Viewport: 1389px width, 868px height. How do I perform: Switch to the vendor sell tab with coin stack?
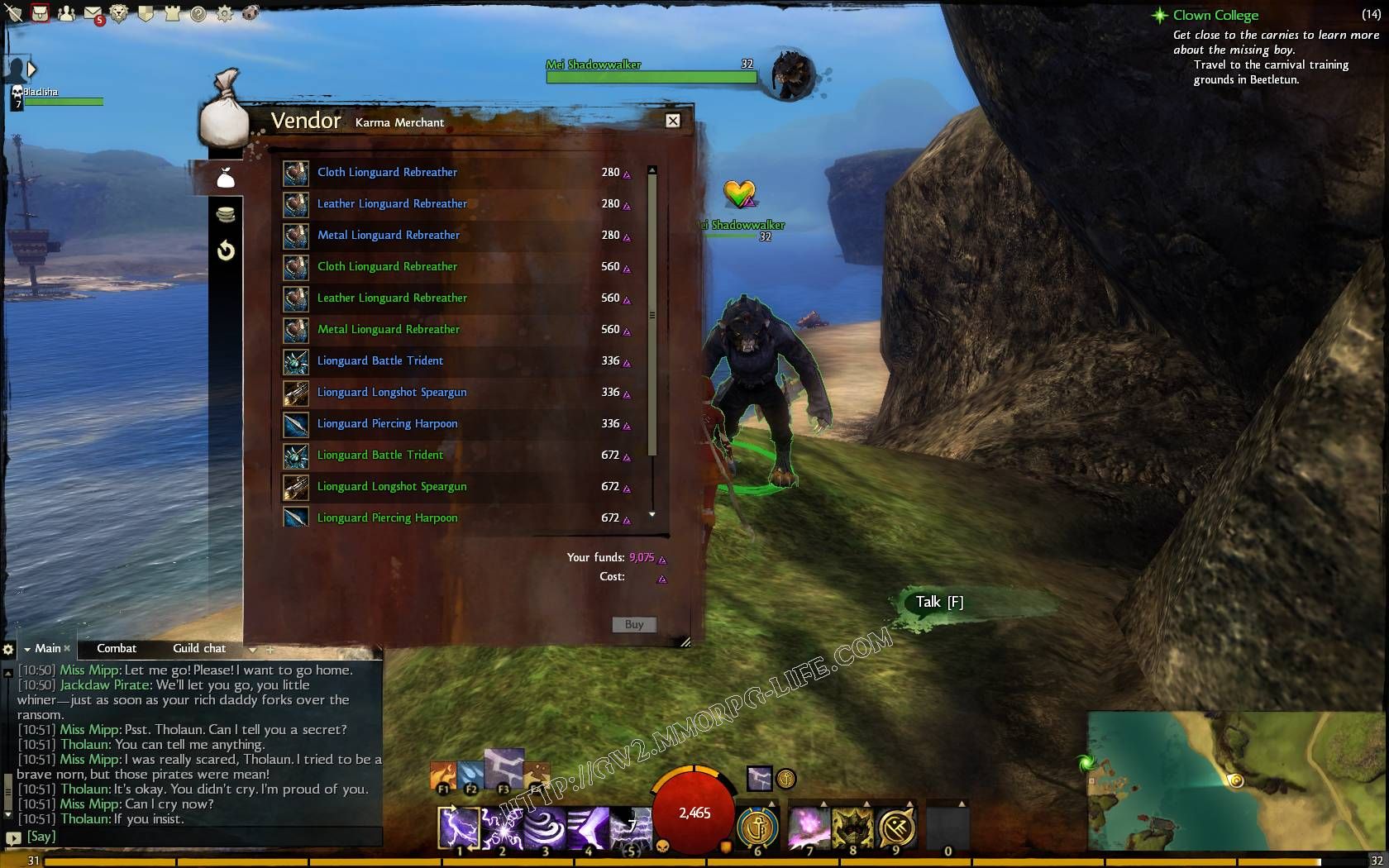click(x=226, y=215)
